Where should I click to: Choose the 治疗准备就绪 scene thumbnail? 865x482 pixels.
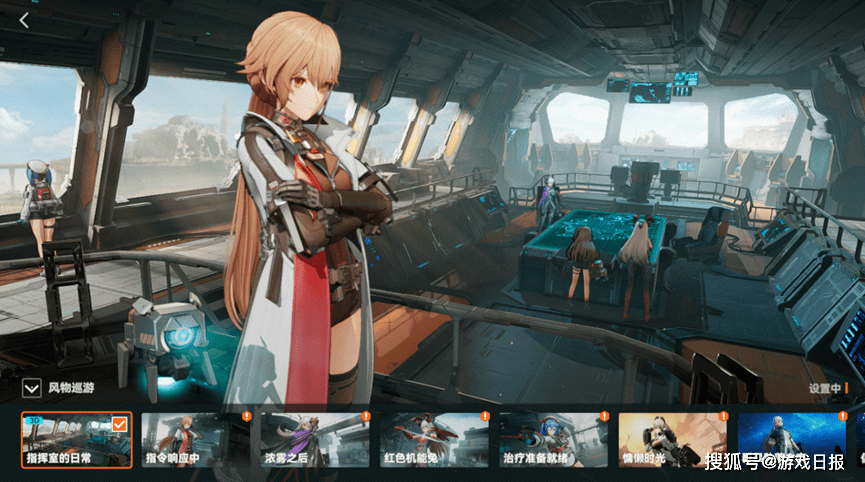553,439
